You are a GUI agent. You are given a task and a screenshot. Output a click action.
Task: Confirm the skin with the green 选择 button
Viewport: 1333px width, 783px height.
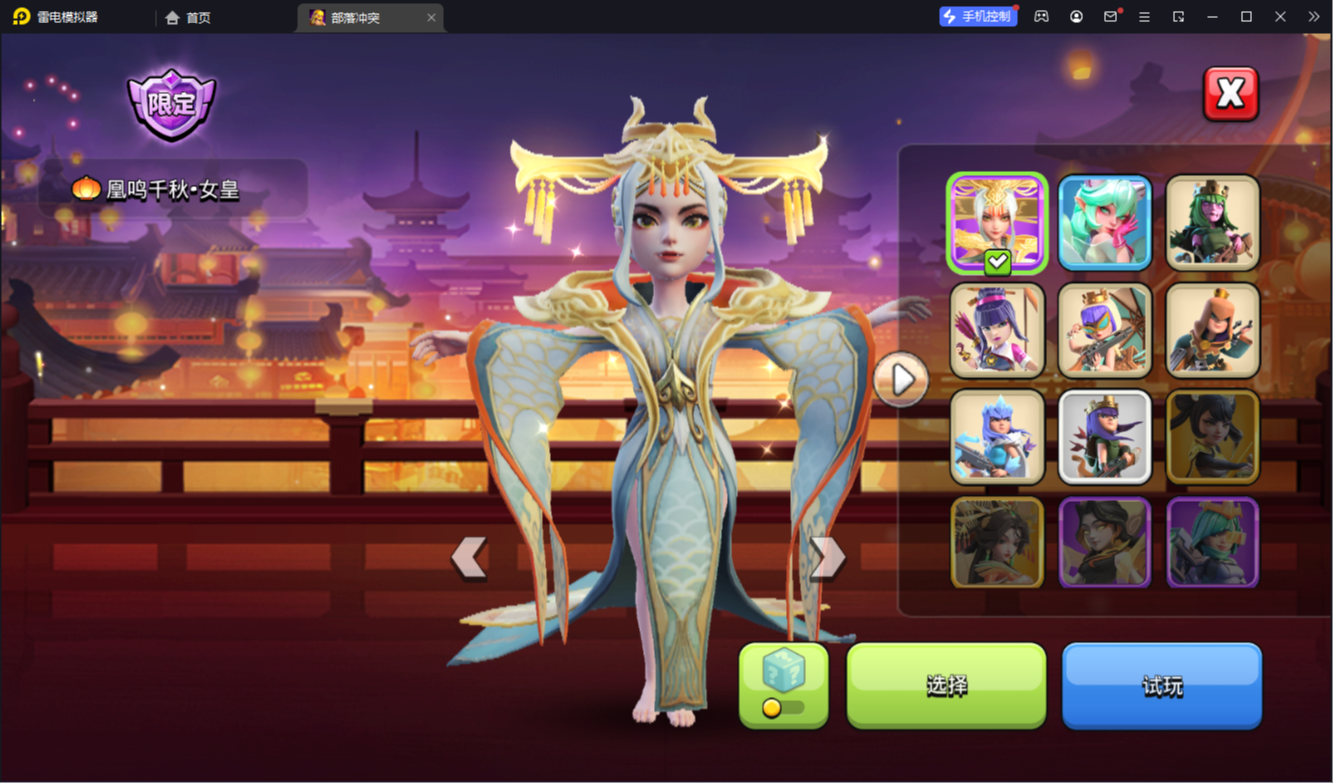[946, 685]
